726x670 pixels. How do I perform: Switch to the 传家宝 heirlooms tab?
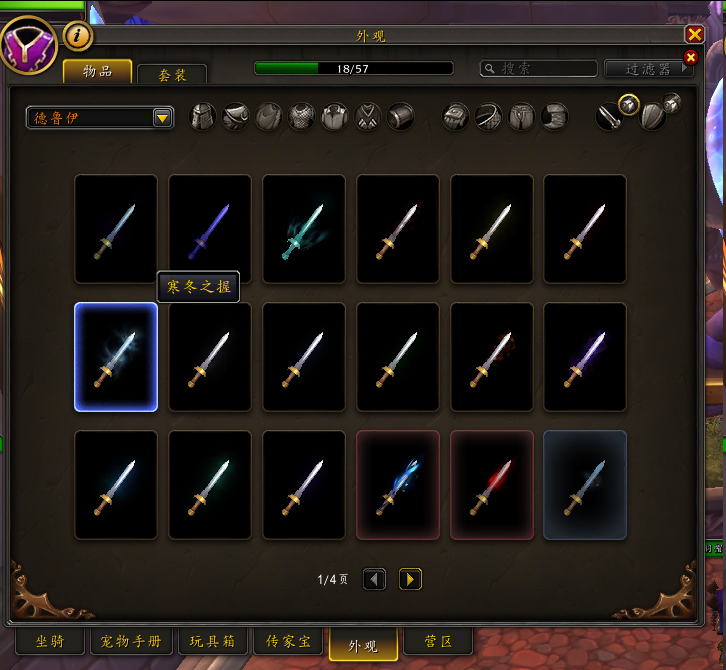point(287,641)
